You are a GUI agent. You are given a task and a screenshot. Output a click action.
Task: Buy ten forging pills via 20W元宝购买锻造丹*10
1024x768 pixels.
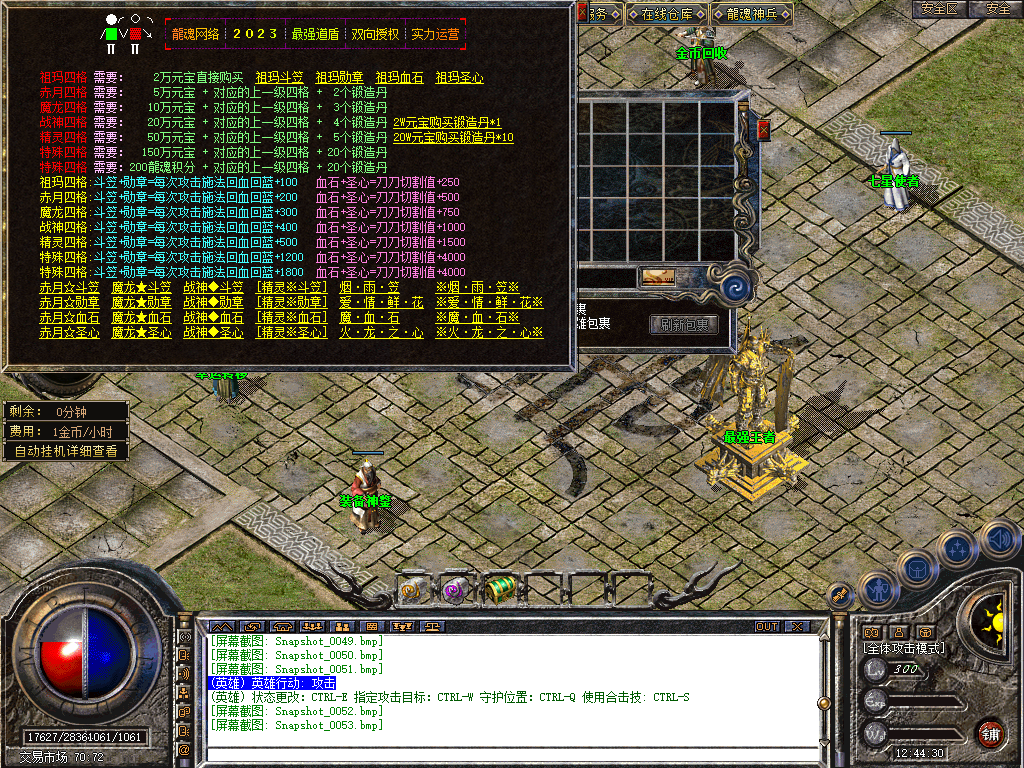453,137
